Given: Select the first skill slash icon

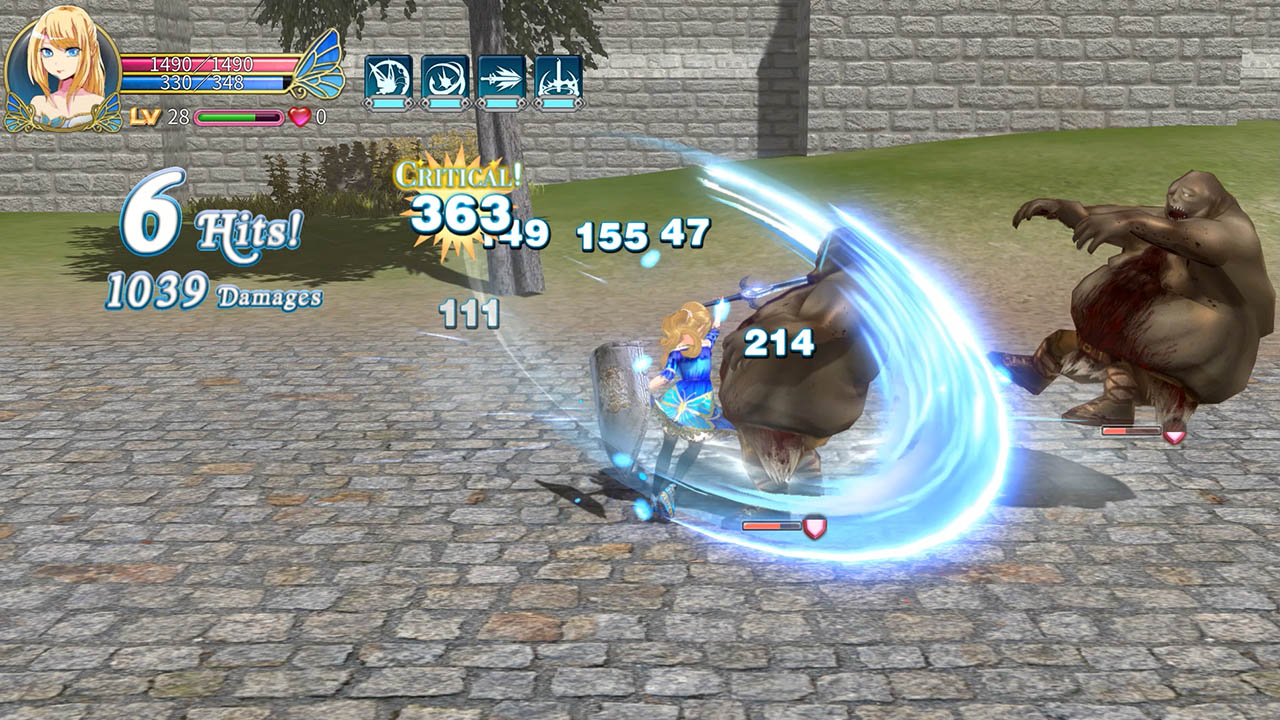Looking at the screenshot, I should pyautogui.click(x=388, y=74).
